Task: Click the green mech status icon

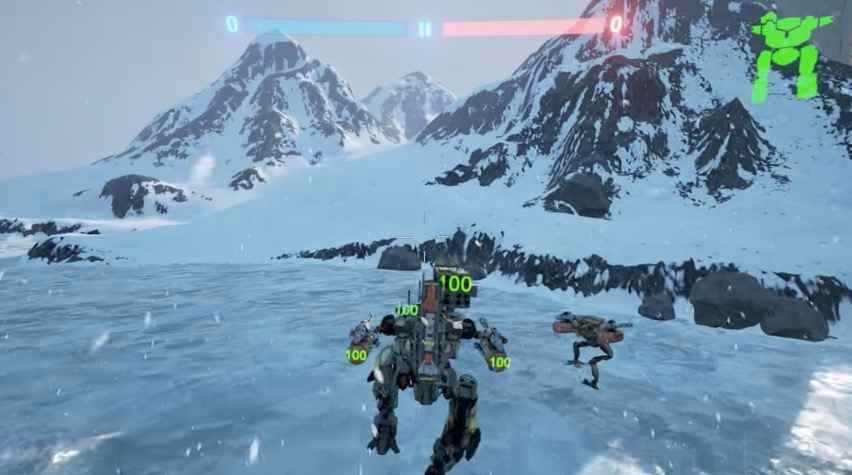Action: [790, 56]
